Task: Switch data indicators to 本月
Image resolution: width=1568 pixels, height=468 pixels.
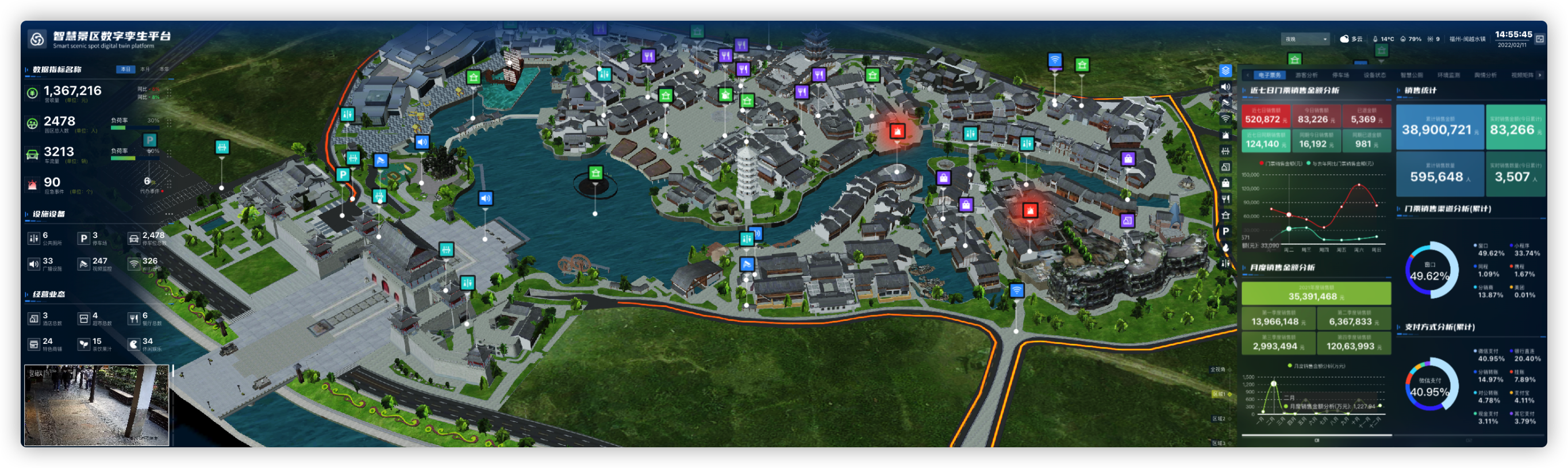Action: 145,70
